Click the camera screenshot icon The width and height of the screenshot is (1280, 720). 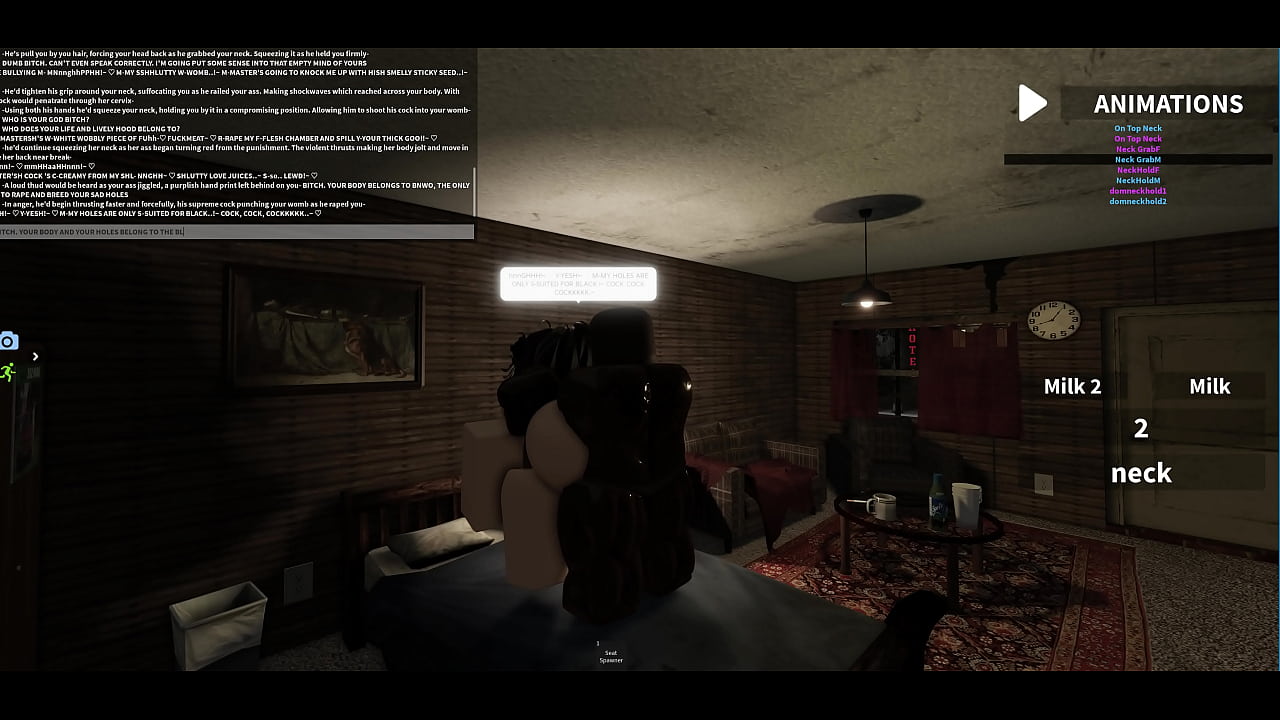point(9,341)
